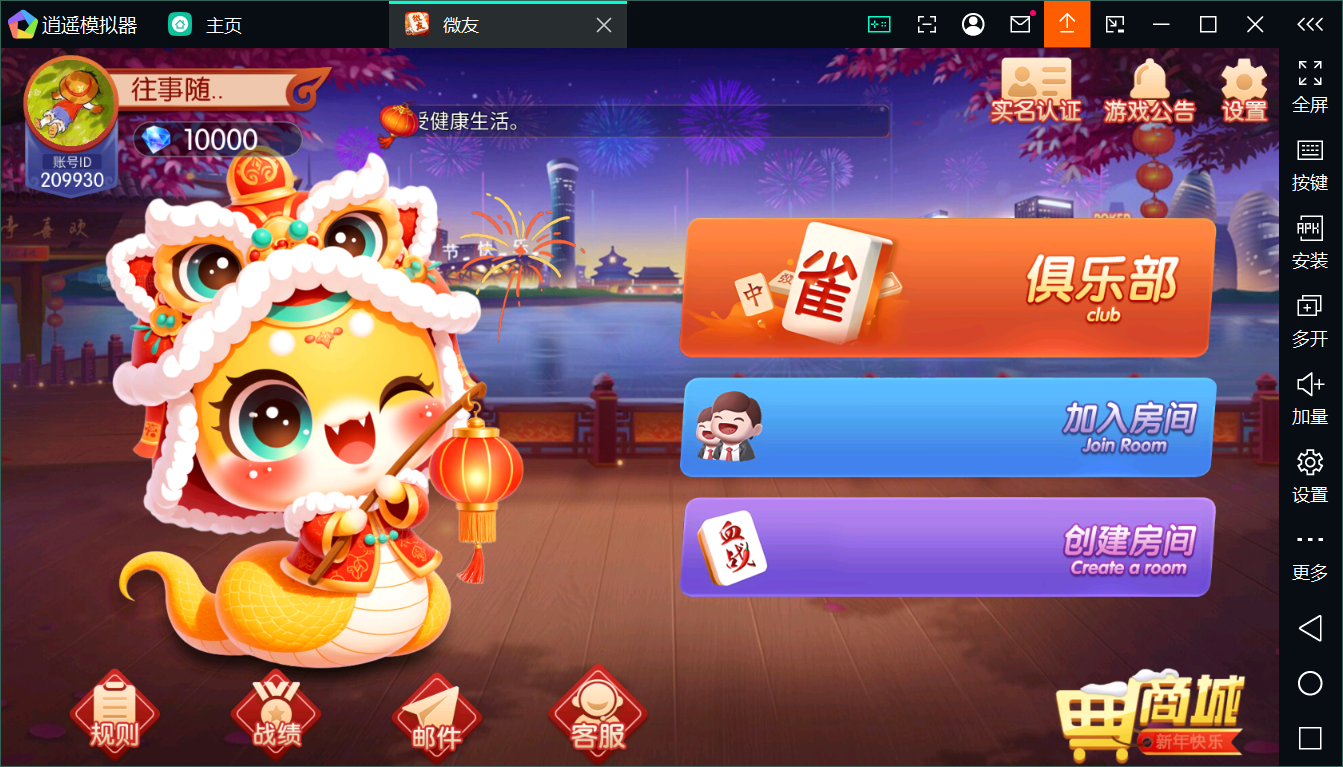The image size is (1343, 767).
Task: Check your 战绩 match records
Action: point(274,712)
